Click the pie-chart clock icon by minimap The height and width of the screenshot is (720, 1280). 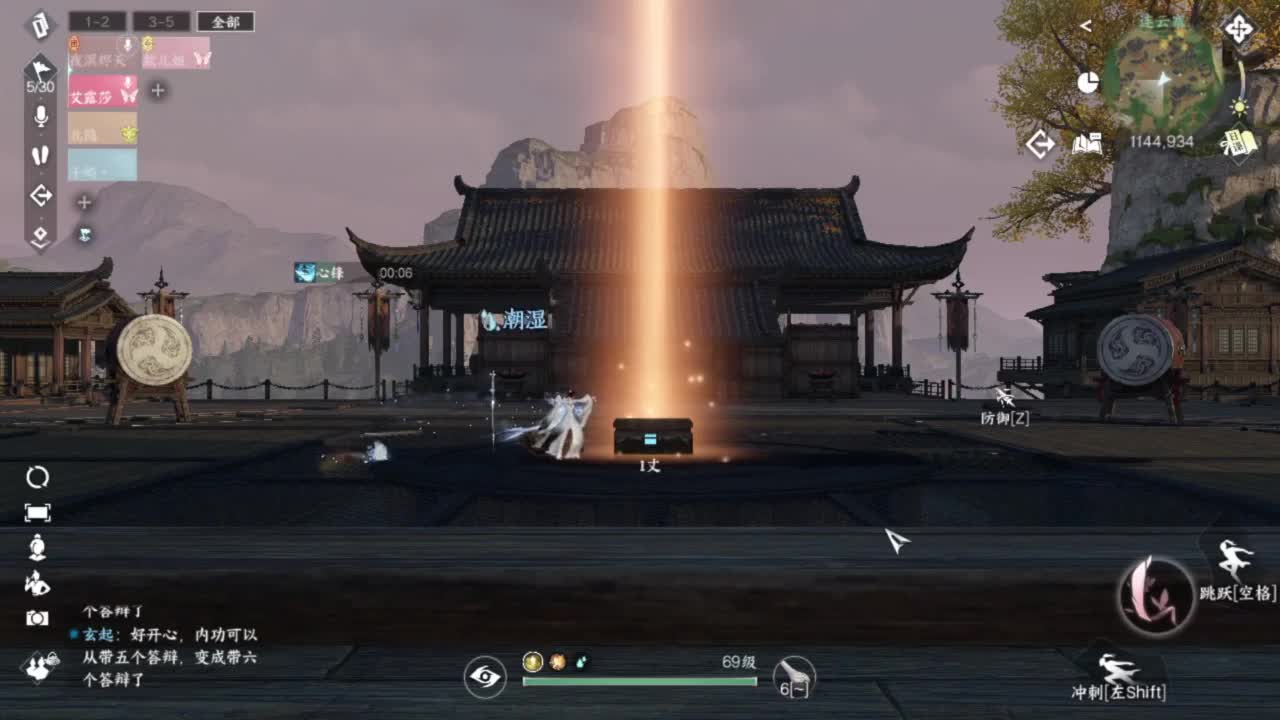coord(1088,82)
